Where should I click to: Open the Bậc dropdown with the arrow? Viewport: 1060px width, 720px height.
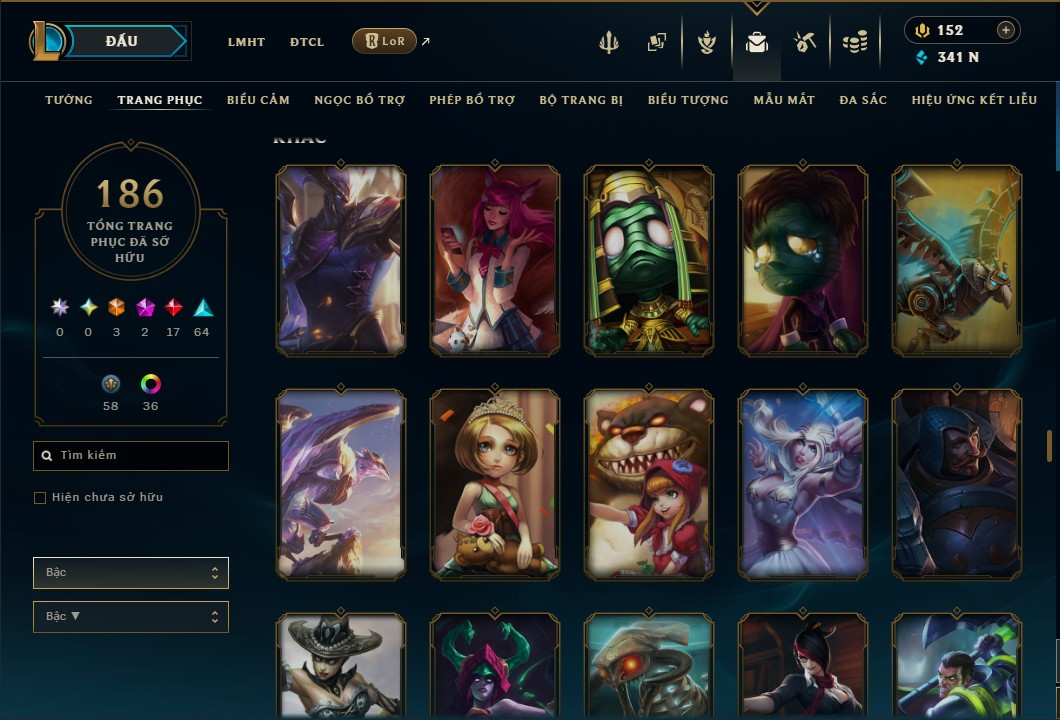click(131, 617)
